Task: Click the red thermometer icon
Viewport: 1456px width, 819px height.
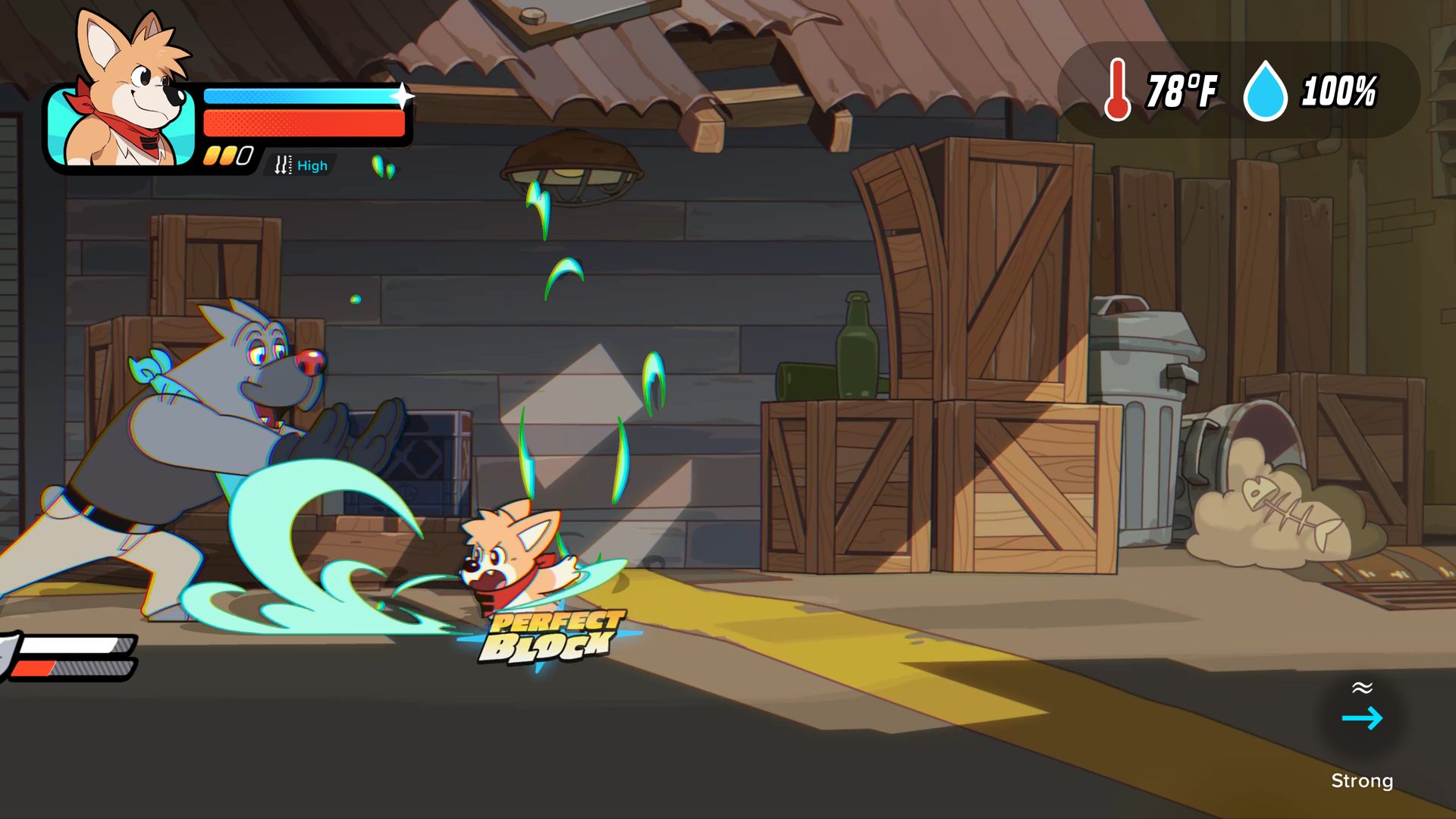Action: pos(1117,91)
